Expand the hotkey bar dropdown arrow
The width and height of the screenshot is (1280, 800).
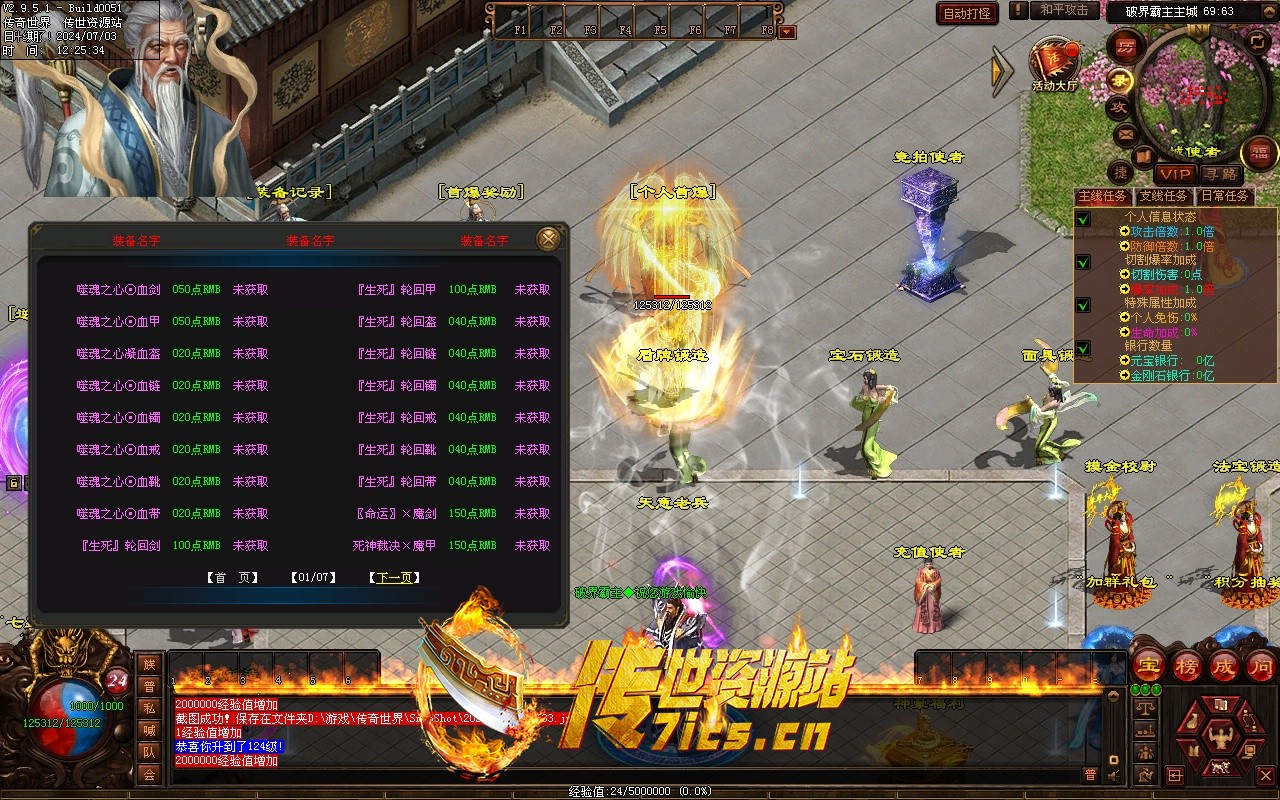(x=787, y=32)
